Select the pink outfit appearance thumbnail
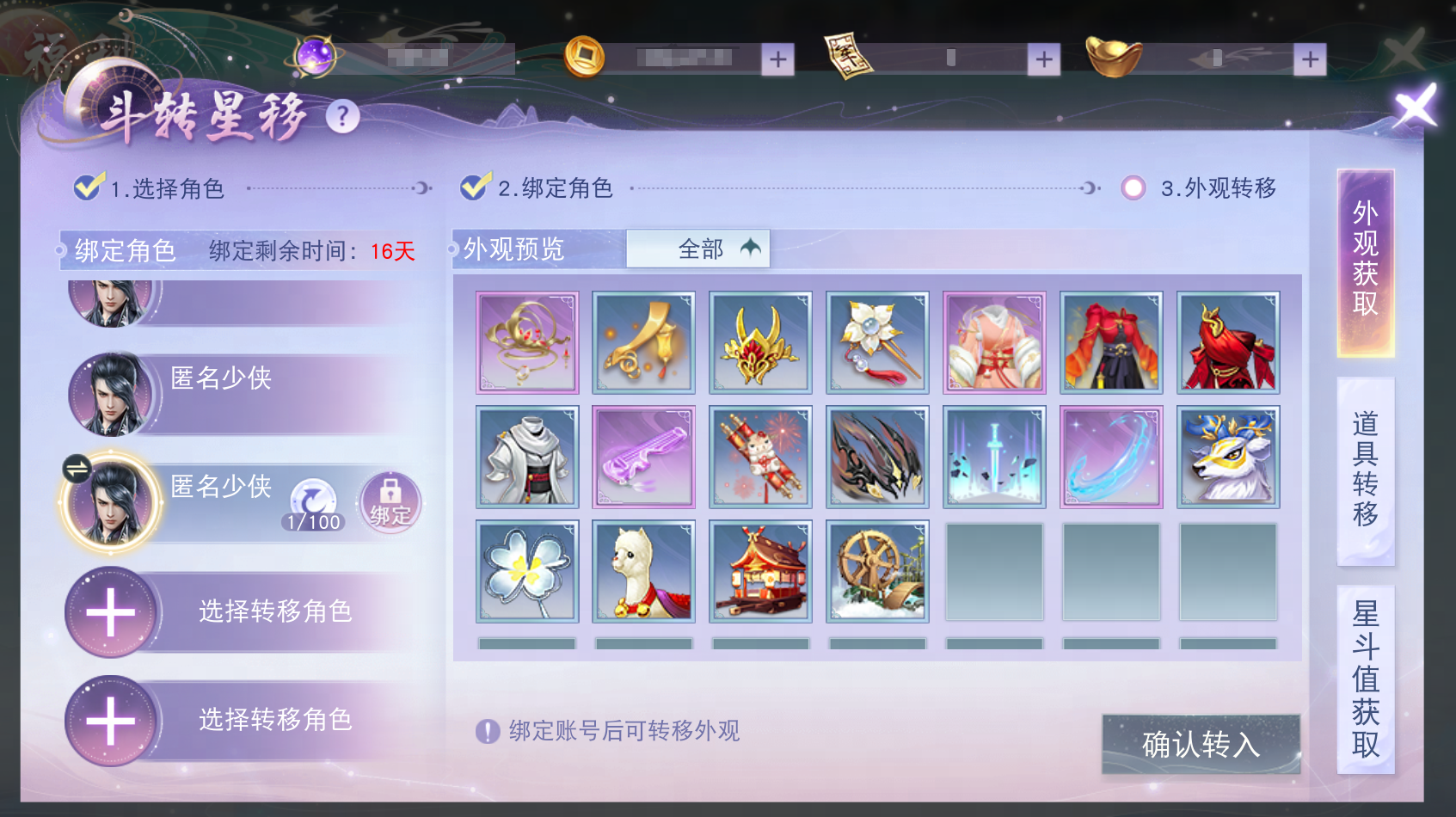The image size is (1456, 817). [x=993, y=342]
